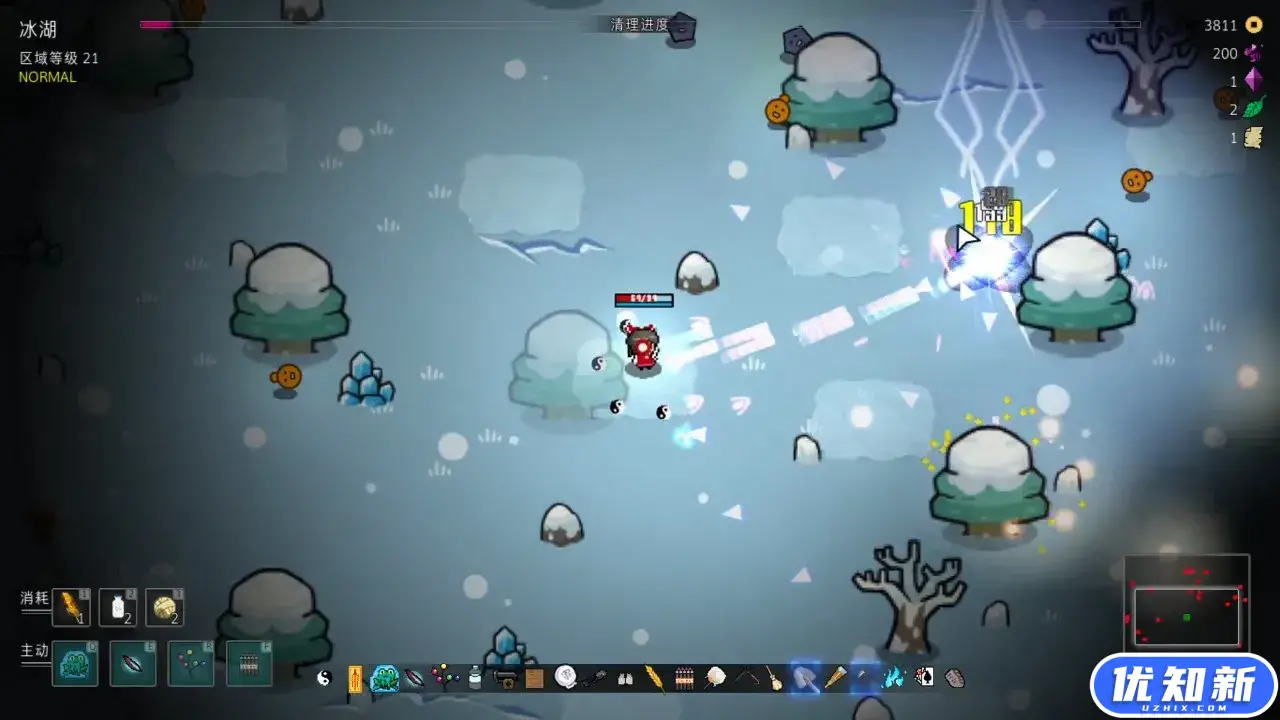Select the wheat stalk in the item bar
This screenshot has width=1280, height=720.
tap(655, 679)
